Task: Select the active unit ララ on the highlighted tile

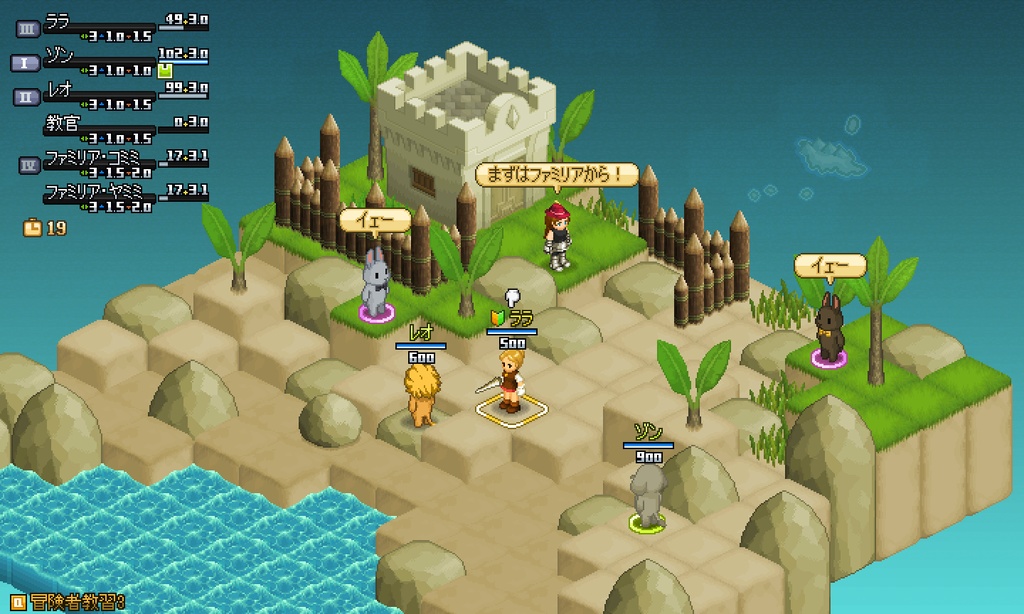Action: pos(511,381)
